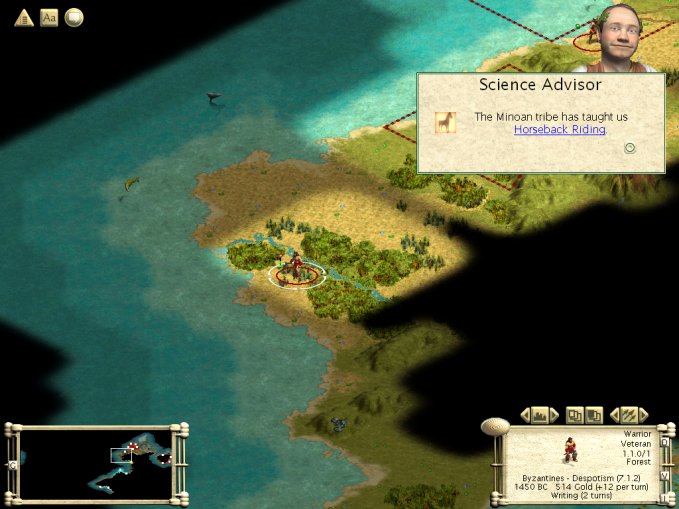Select the circled Warrior unit on the map
Image resolution: width=679 pixels, height=509 pixels.
coord(296,270)
